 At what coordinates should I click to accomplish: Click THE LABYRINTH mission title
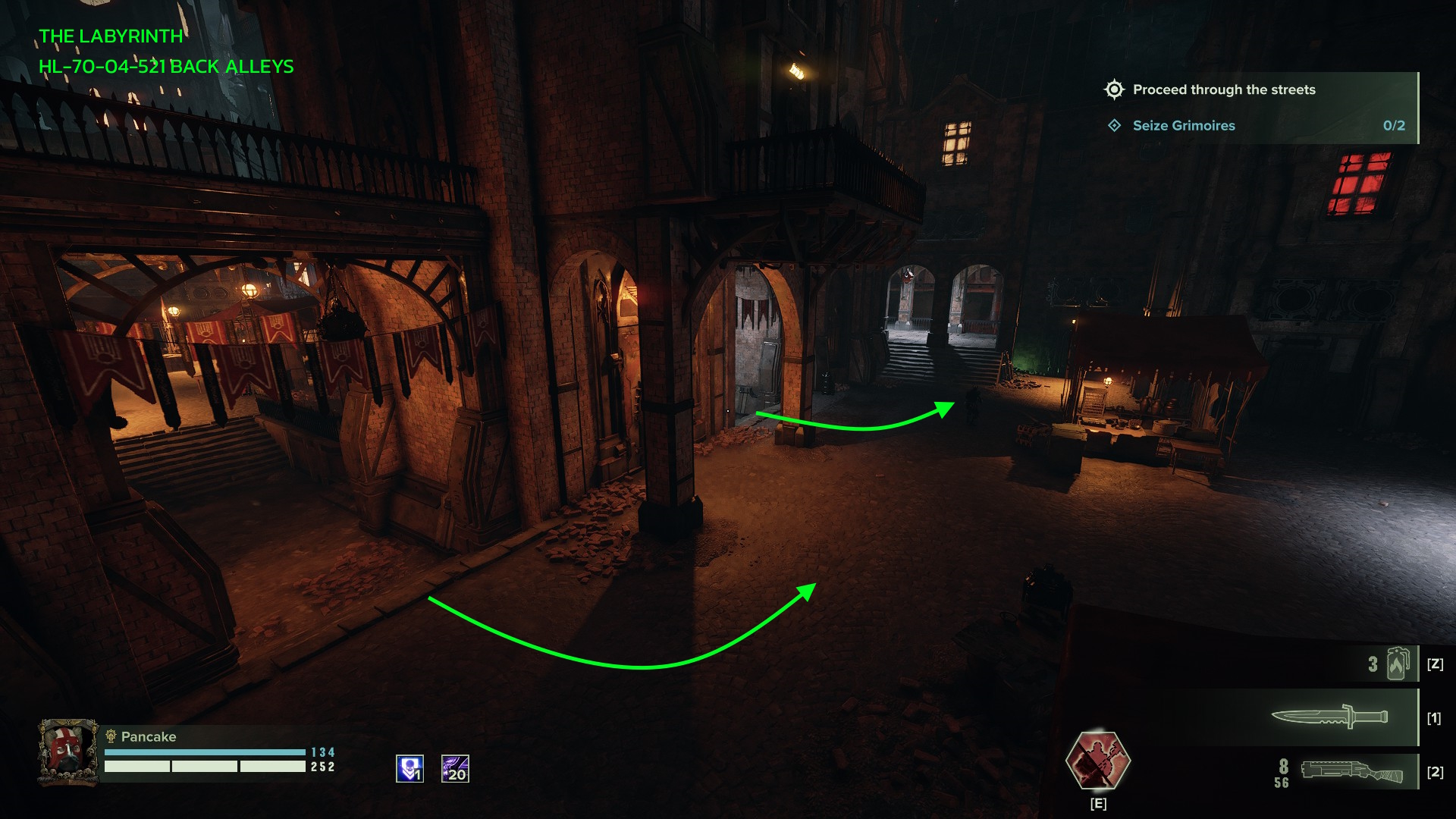click(111, 35)
